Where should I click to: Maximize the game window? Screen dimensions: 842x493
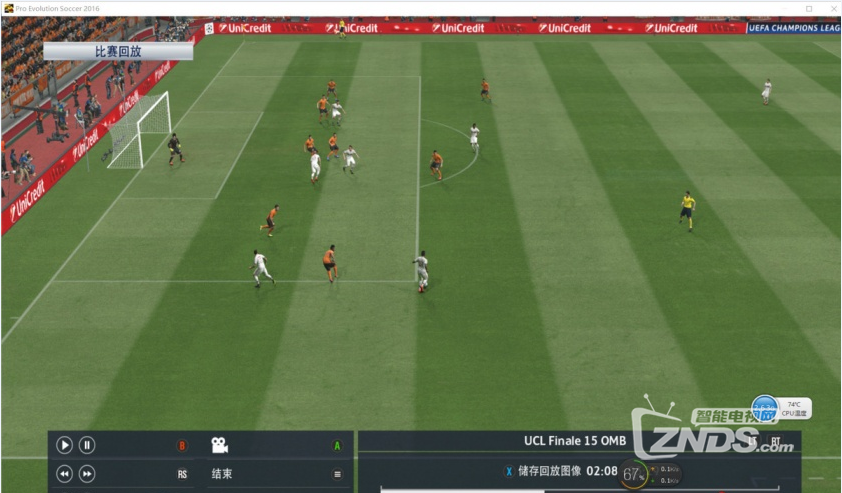pos(809,8)
